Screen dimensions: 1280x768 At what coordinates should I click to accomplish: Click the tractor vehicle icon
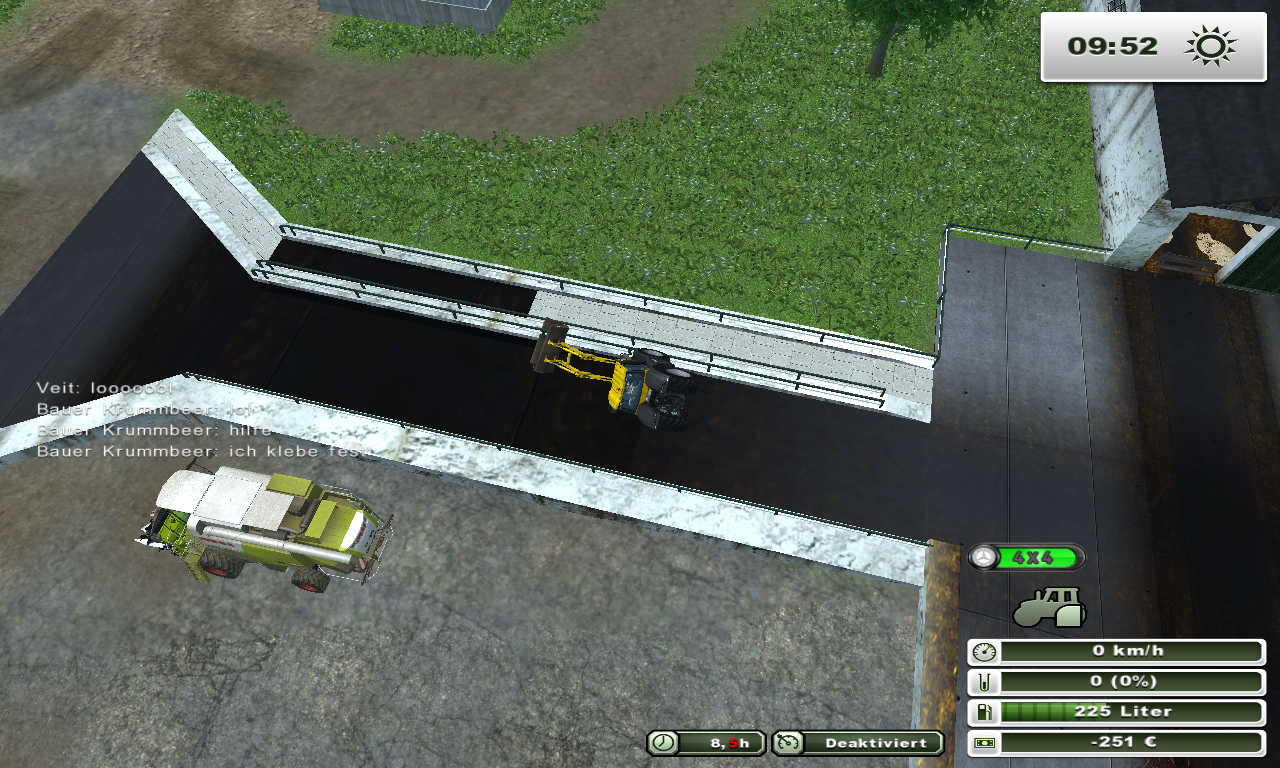coord(1050,606)
